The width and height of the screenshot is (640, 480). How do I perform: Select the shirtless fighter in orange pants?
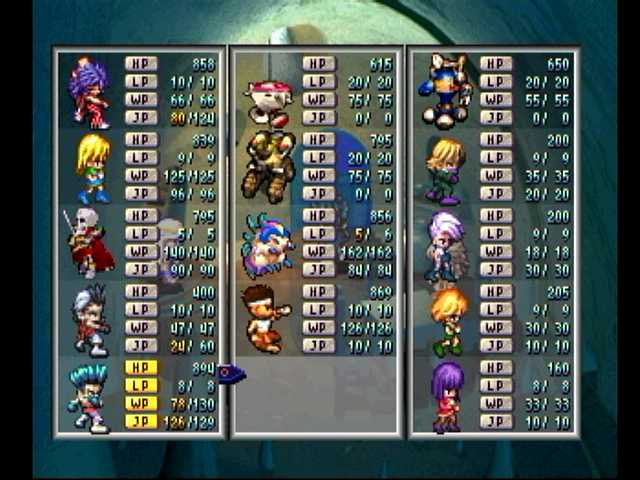click(265, 319)
